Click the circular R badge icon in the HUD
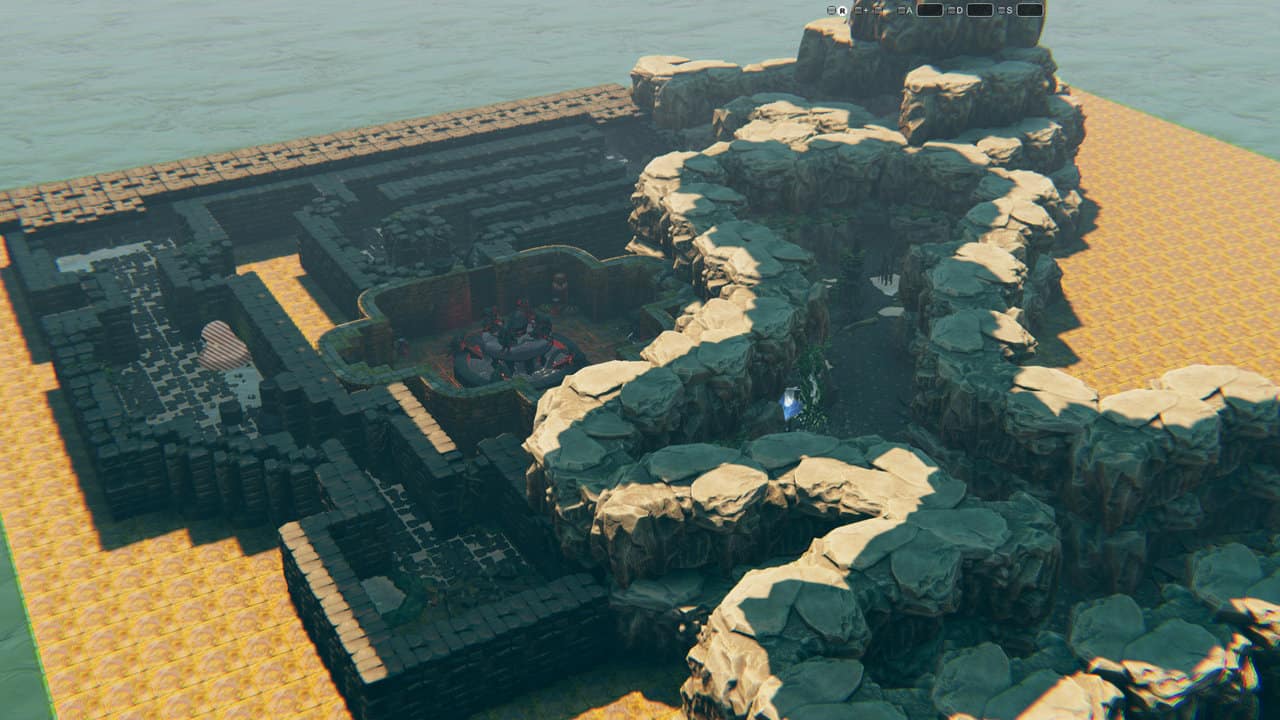 [x=843, y=10]
